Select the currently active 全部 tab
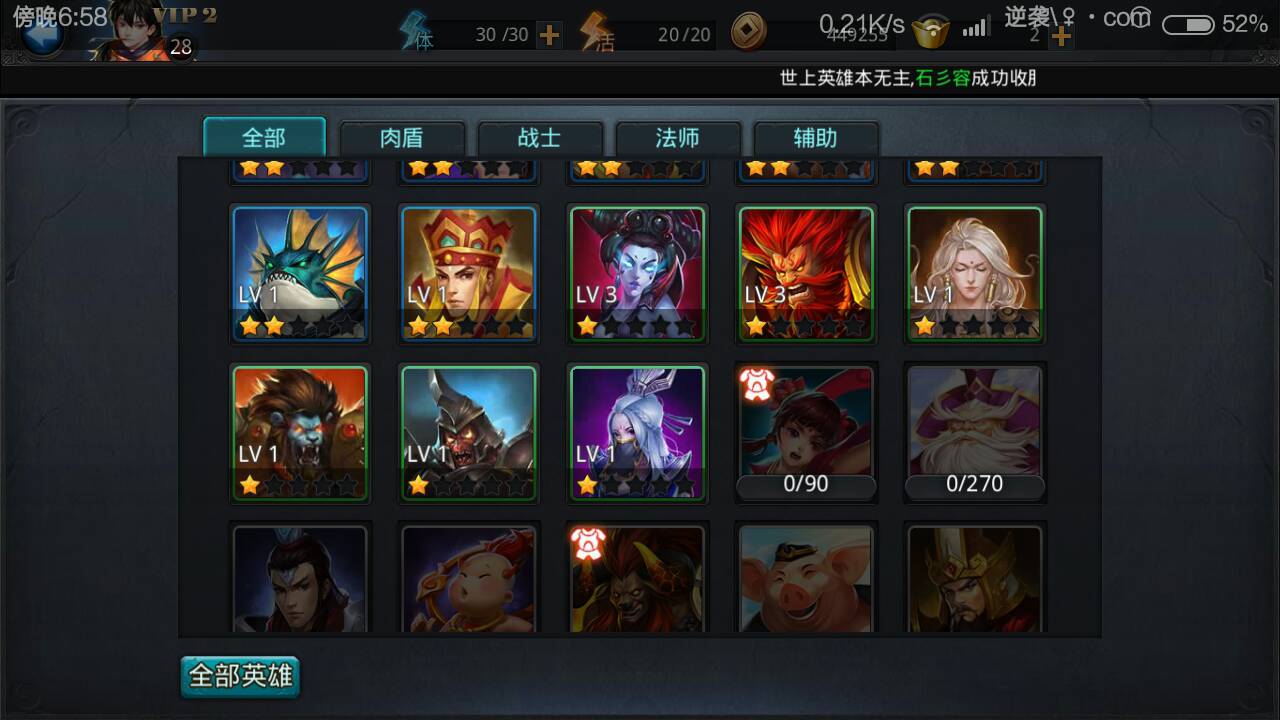 coord(265,139)
